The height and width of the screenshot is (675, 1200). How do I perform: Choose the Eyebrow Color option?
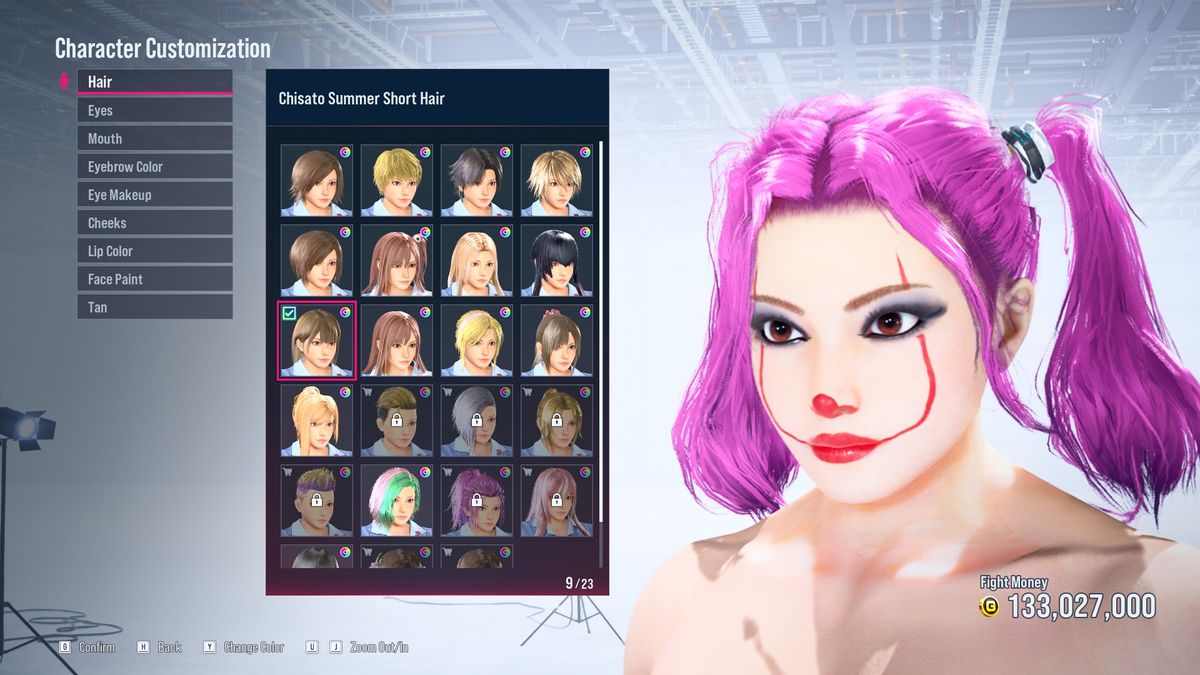154,166
